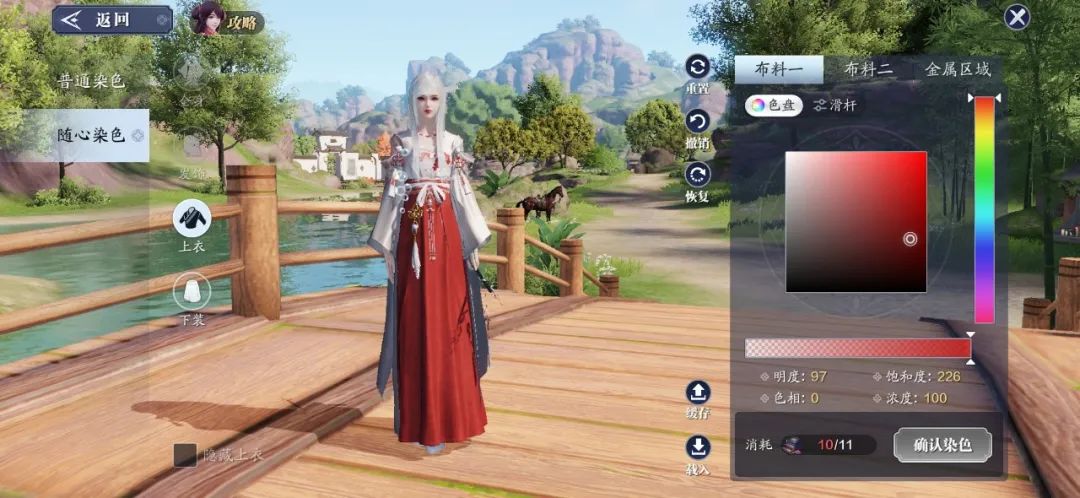This screenshot has height=498, width=1080.
Task: Pick a shade in the red color square
Action: (x=856, y=221)
